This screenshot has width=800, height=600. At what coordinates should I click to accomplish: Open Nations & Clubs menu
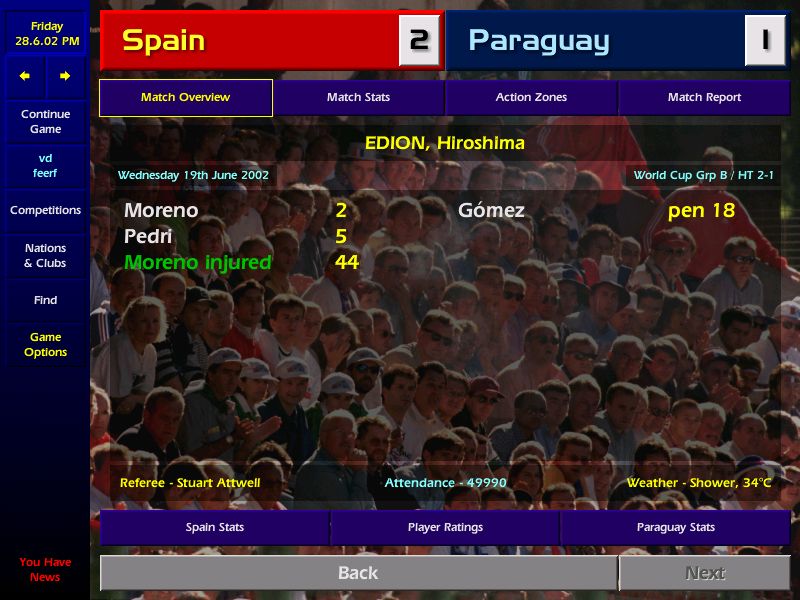[45, 255]
